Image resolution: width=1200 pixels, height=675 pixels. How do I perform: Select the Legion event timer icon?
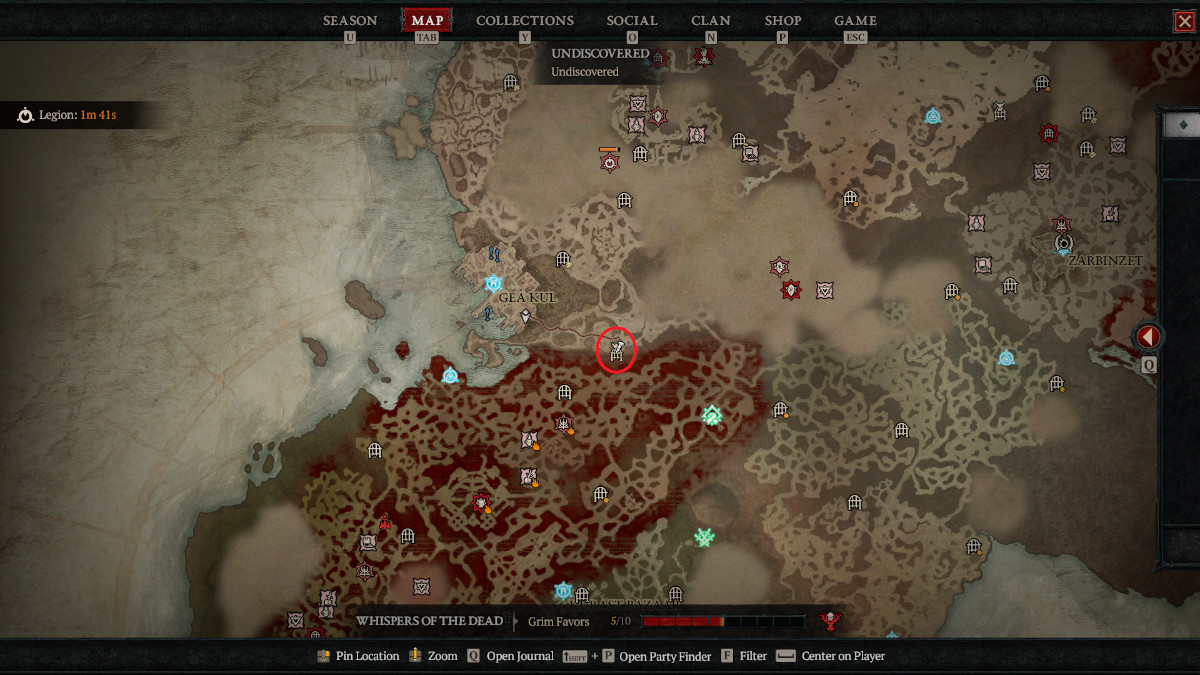25,116
